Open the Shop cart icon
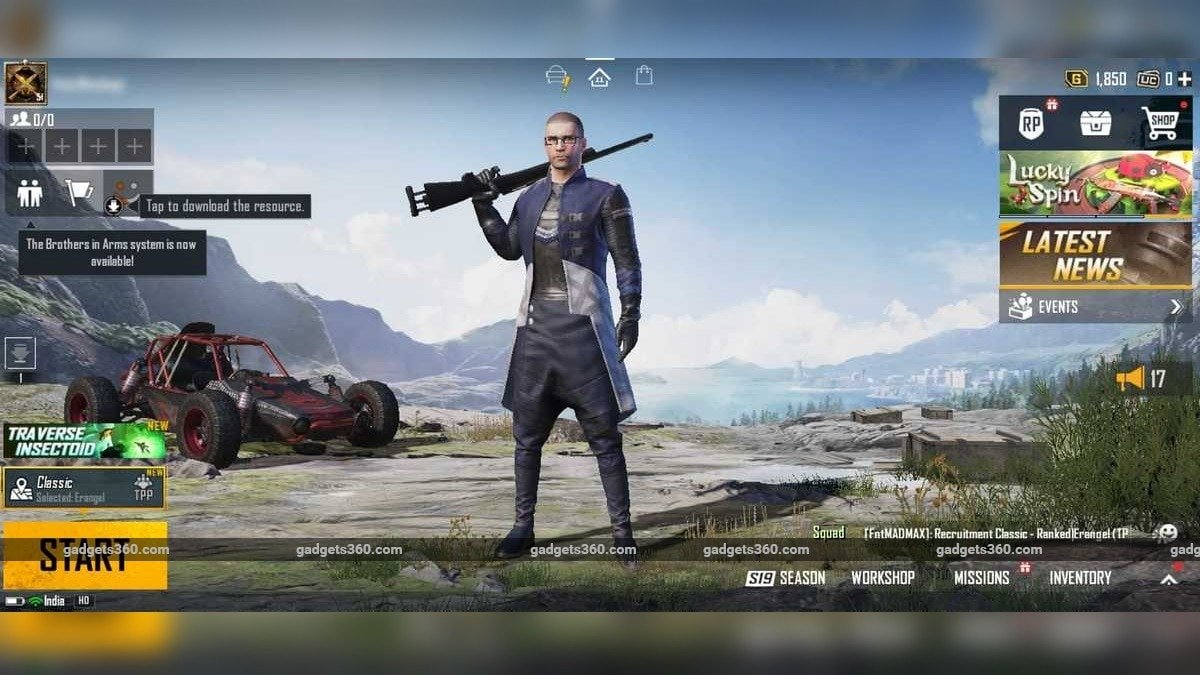The width and height of the screenshot is (1200, 675). [1160, 124]
